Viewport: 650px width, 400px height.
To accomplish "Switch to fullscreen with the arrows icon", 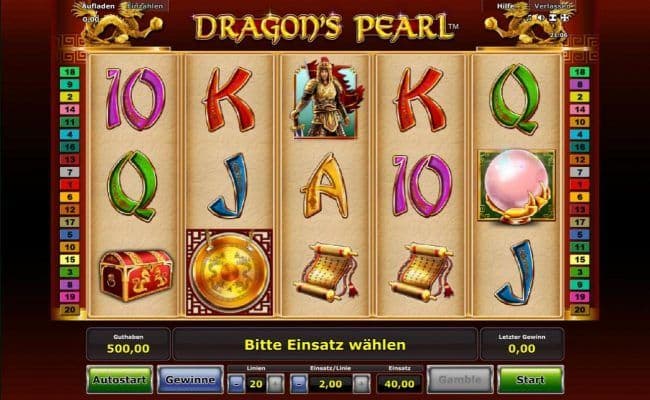I will pos(562,18).
